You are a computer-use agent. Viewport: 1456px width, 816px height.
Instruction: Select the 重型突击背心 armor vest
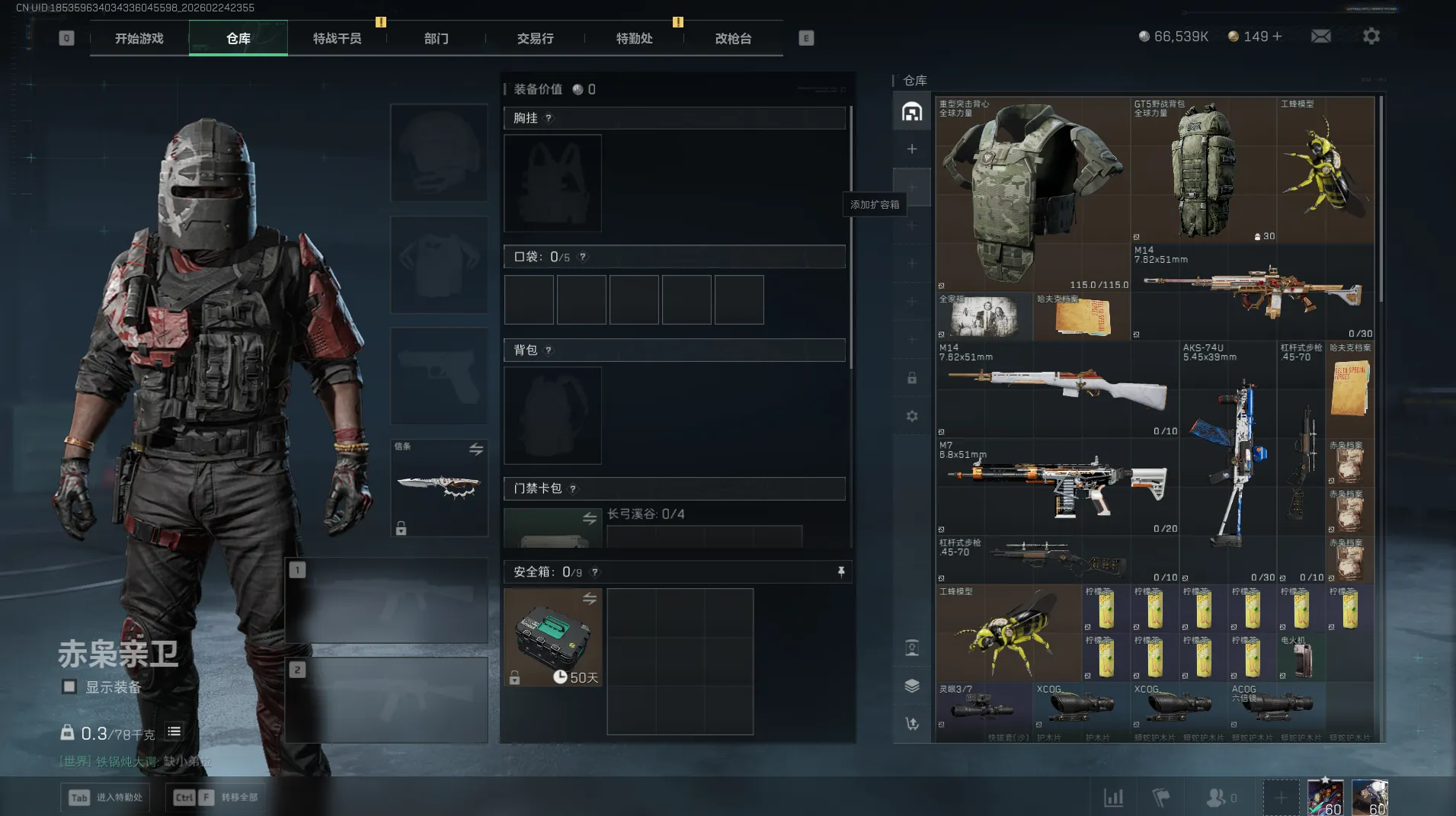[x=1032, y=194]
